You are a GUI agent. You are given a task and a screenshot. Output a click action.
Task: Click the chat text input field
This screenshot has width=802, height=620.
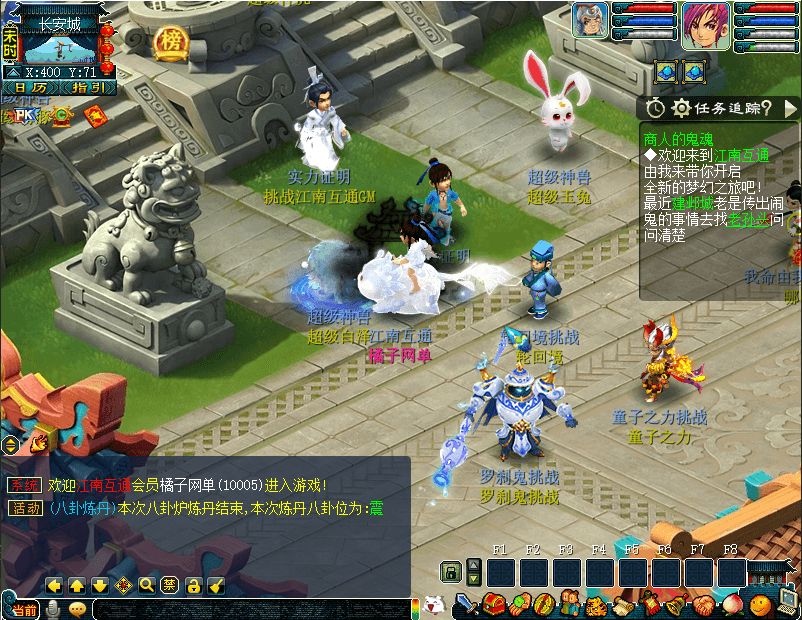[250, 609]
